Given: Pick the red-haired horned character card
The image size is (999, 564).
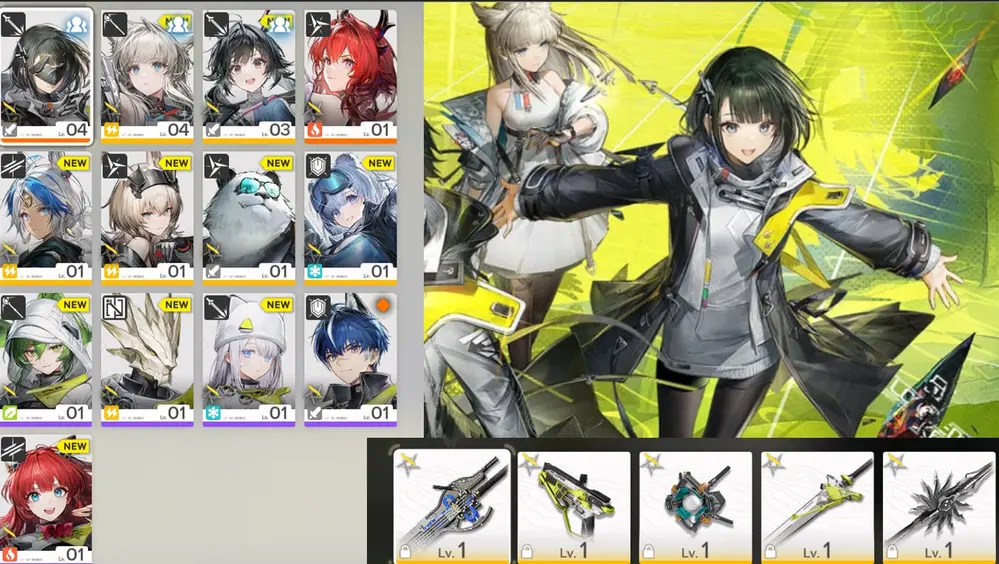Looking at the screenshot, I should (x=350, y=77).
